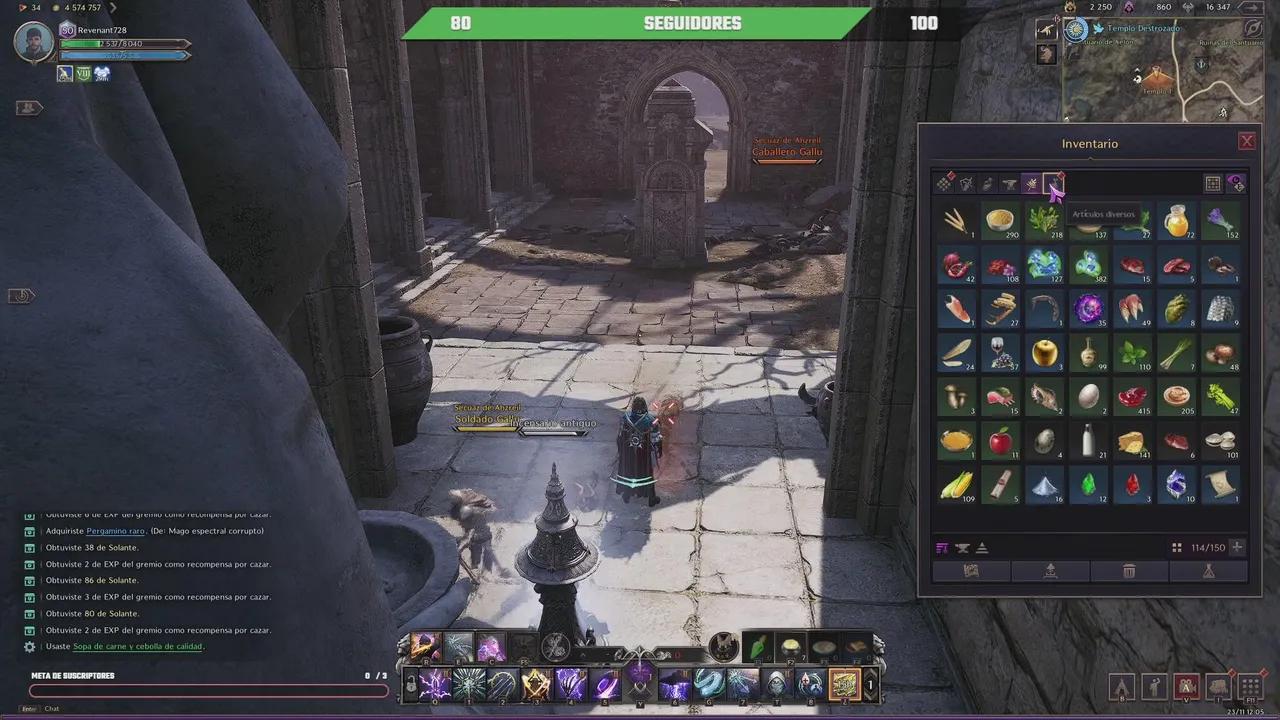Click the trash icon to delete inventory items

tap(1129, 570)
